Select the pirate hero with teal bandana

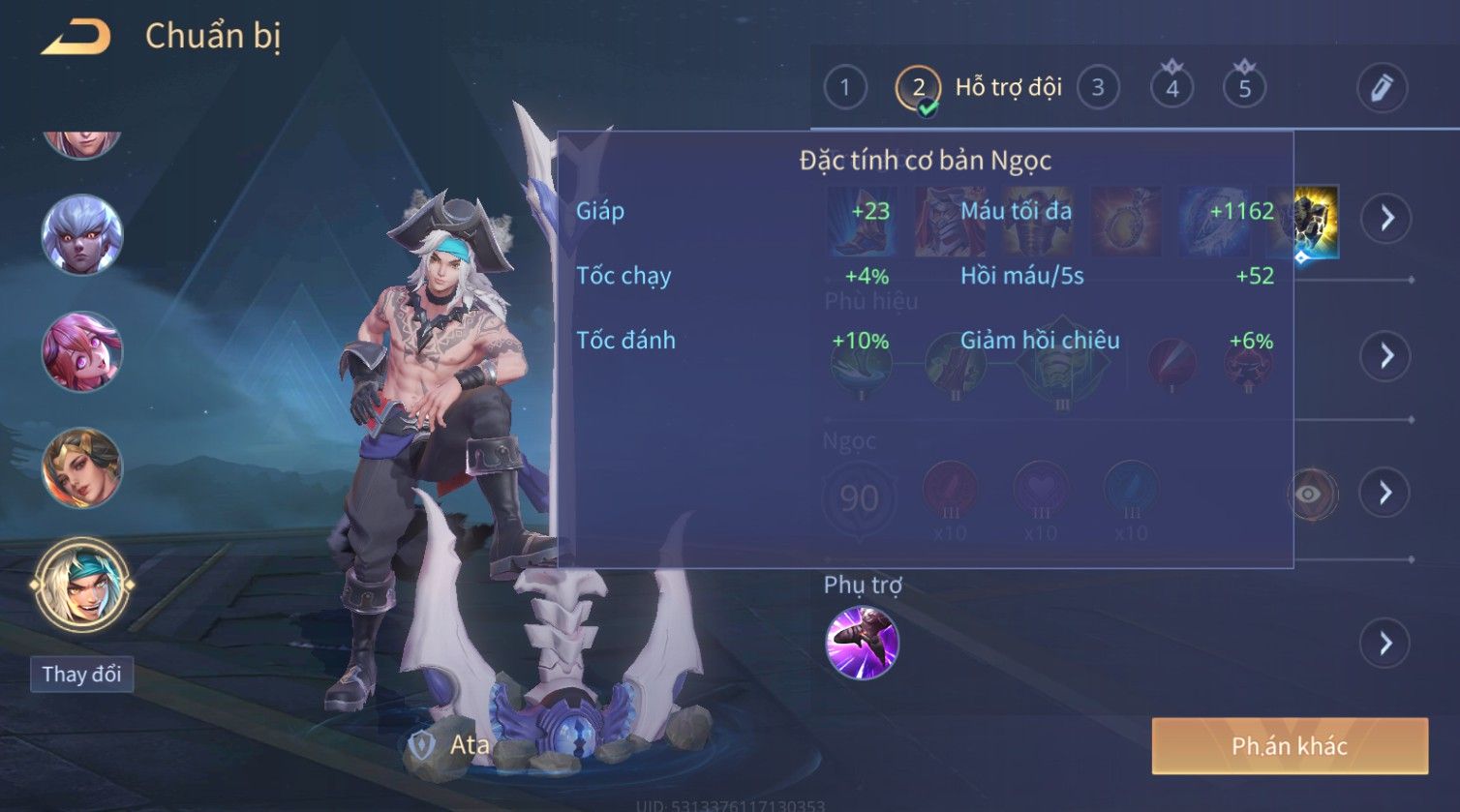point(82,586)
